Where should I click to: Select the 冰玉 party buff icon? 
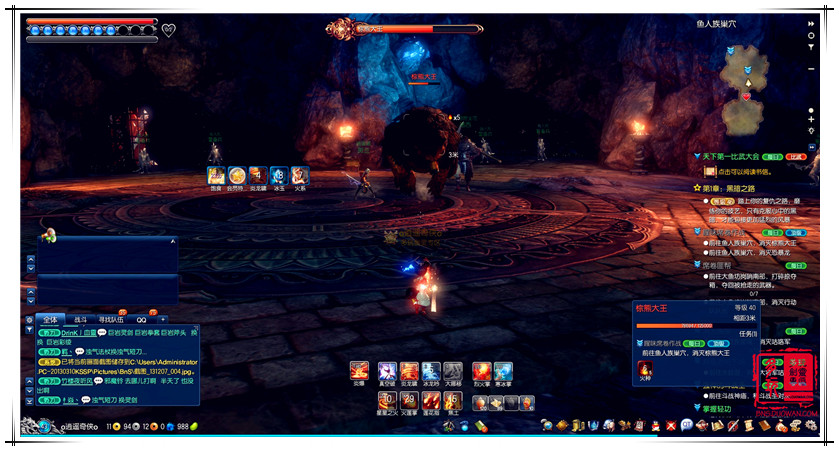pos(279,175)
